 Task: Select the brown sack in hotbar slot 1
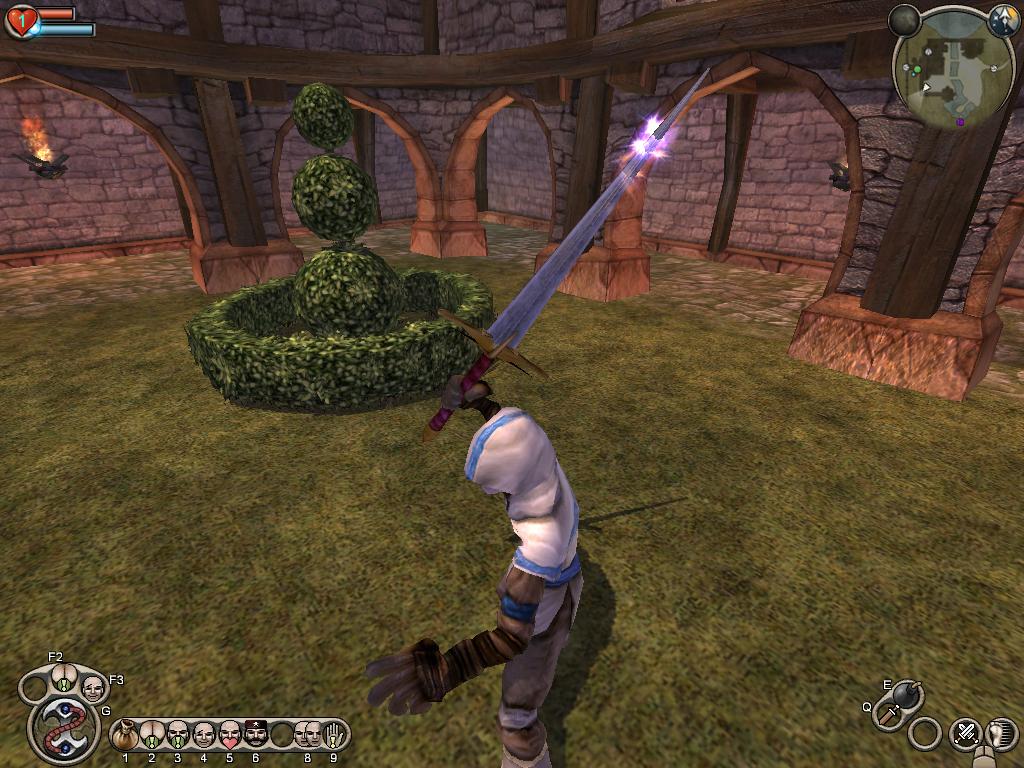click(x=125, y=736)
